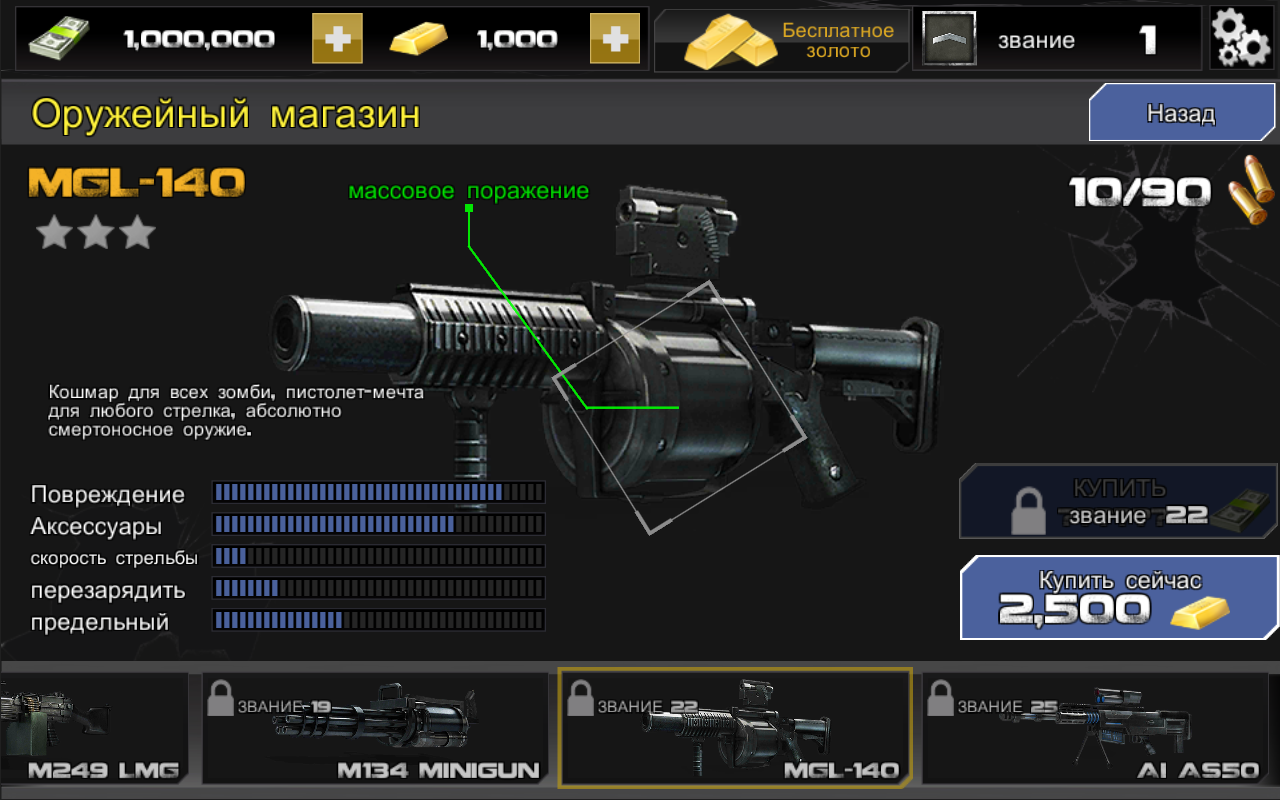The height and width of the screenshot is (800, 1280).
Task: Click the locked Купить rank 22 button
Action: click(x=1119, y=502)
